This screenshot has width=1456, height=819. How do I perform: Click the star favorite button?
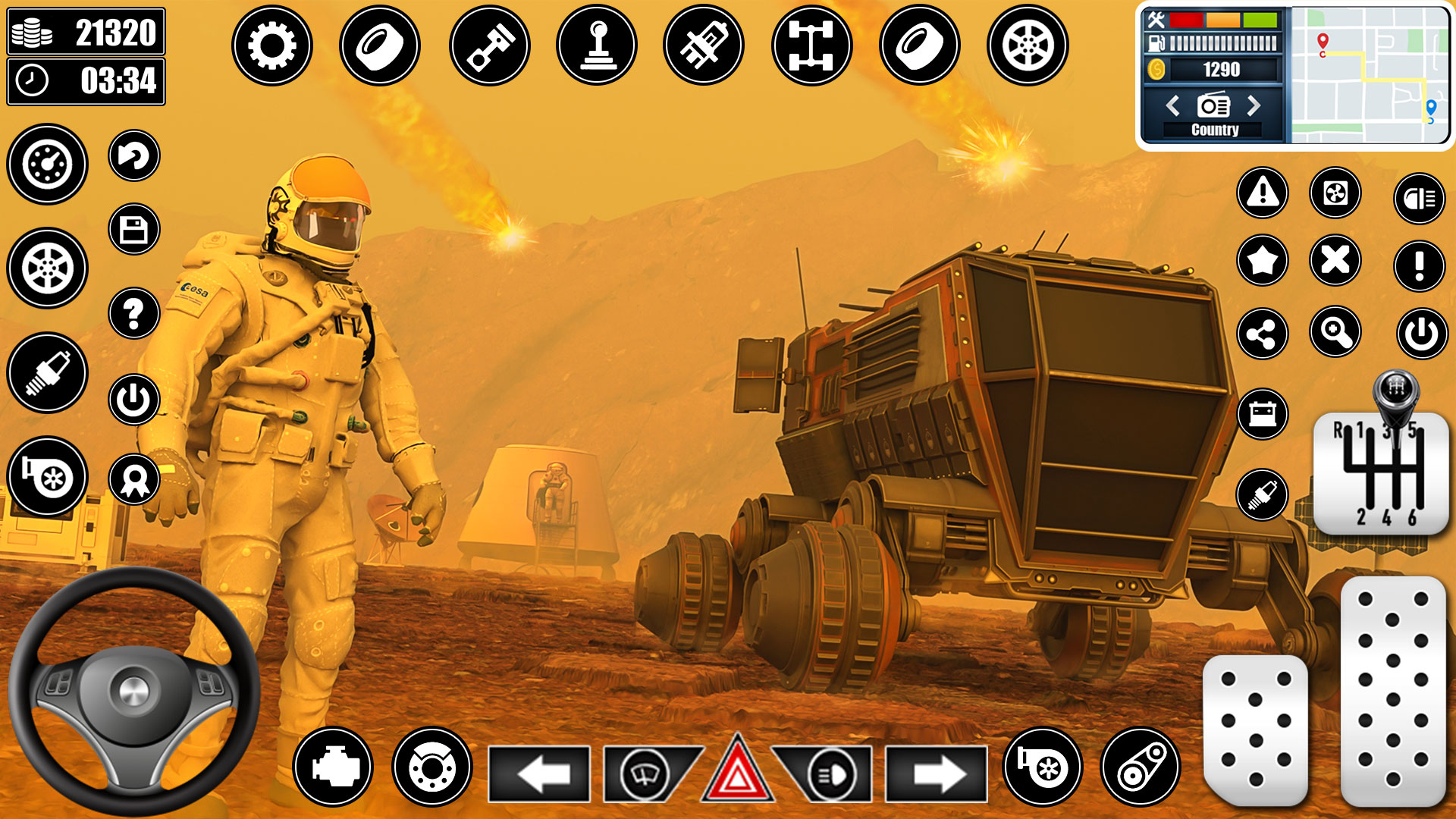click(x=1263, y=261)
